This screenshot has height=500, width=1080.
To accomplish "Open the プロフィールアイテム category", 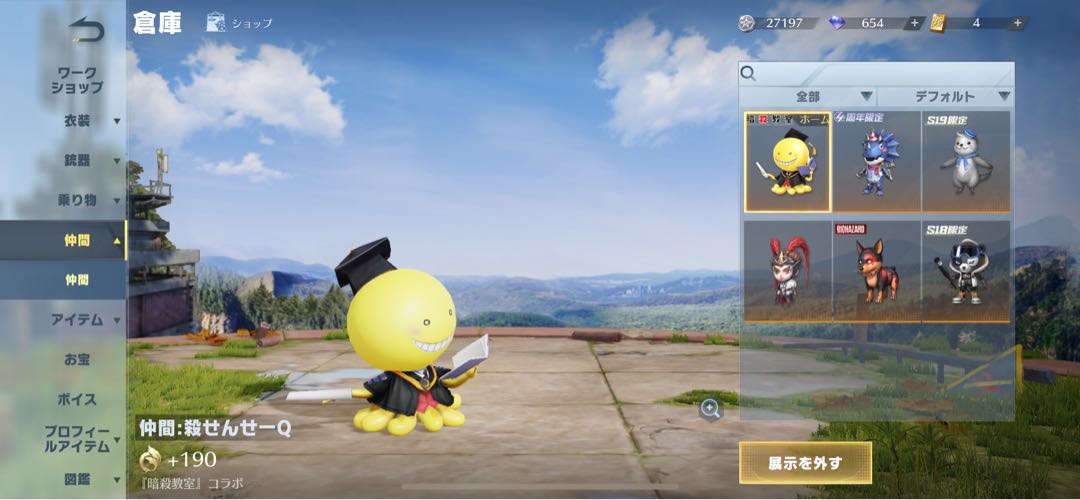I will tap(77, 439).
